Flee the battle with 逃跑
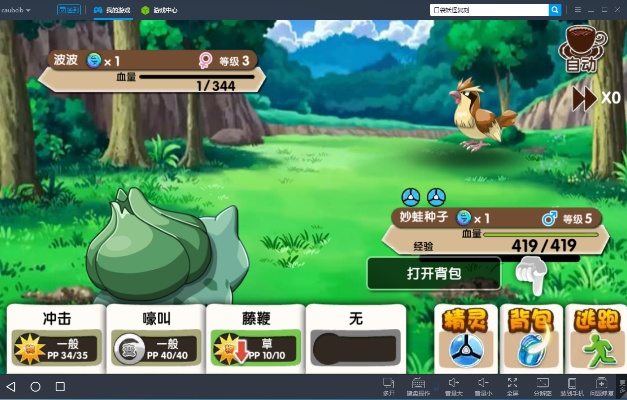The image size is (627, 400). (x=595, y=338)
